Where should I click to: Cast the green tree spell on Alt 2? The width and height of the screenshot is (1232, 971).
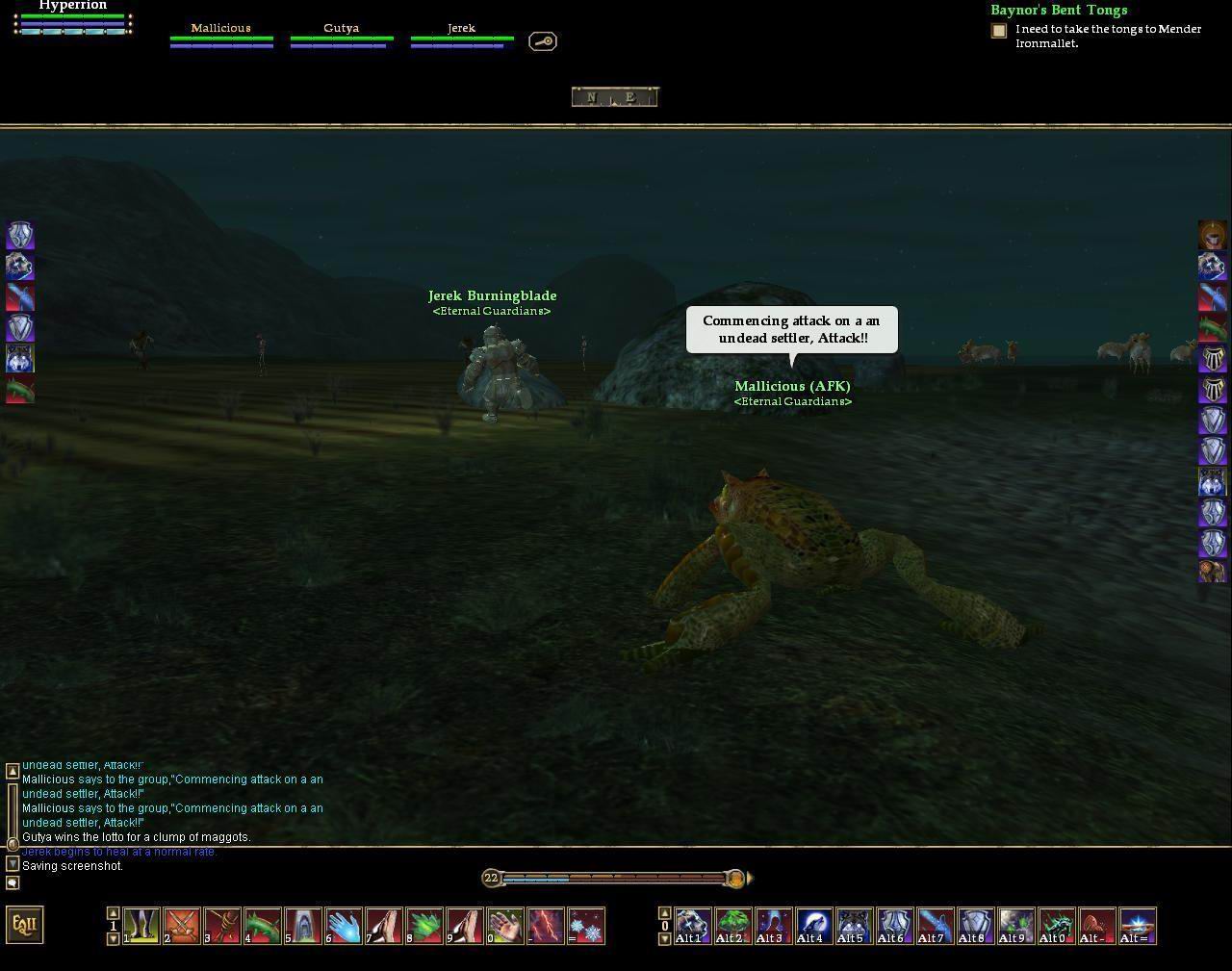coord(733,926)
